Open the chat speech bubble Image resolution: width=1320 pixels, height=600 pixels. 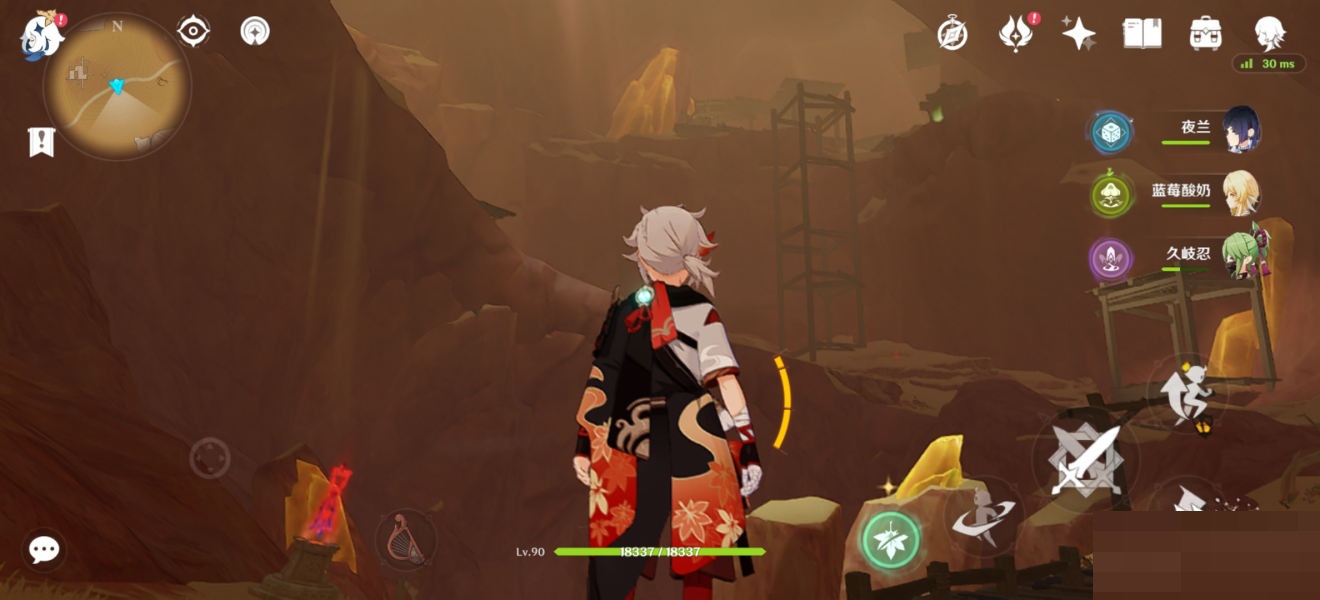[44, 549]
